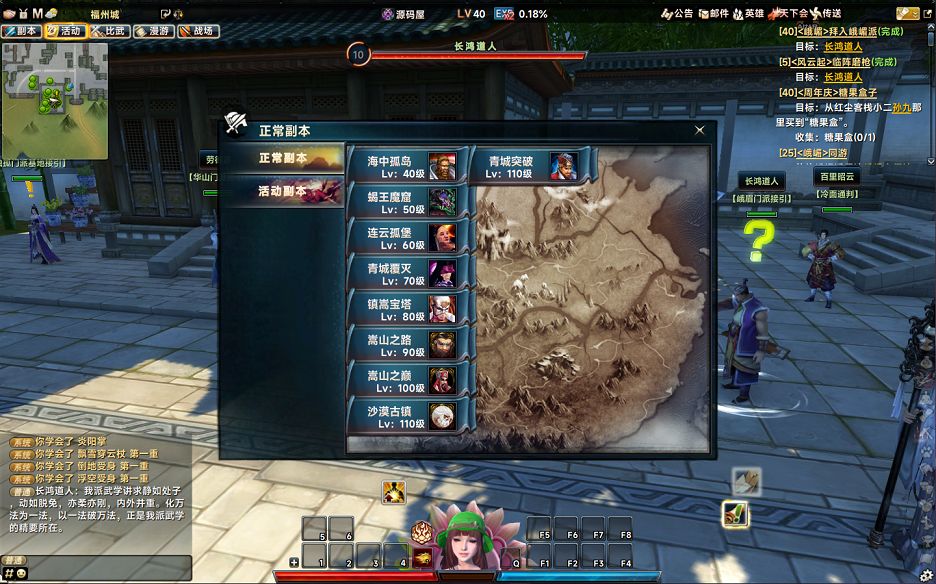Viewport: 936px width, 584px height.
Task: Open the 活动 menu button
Action: tap(65, 31)
